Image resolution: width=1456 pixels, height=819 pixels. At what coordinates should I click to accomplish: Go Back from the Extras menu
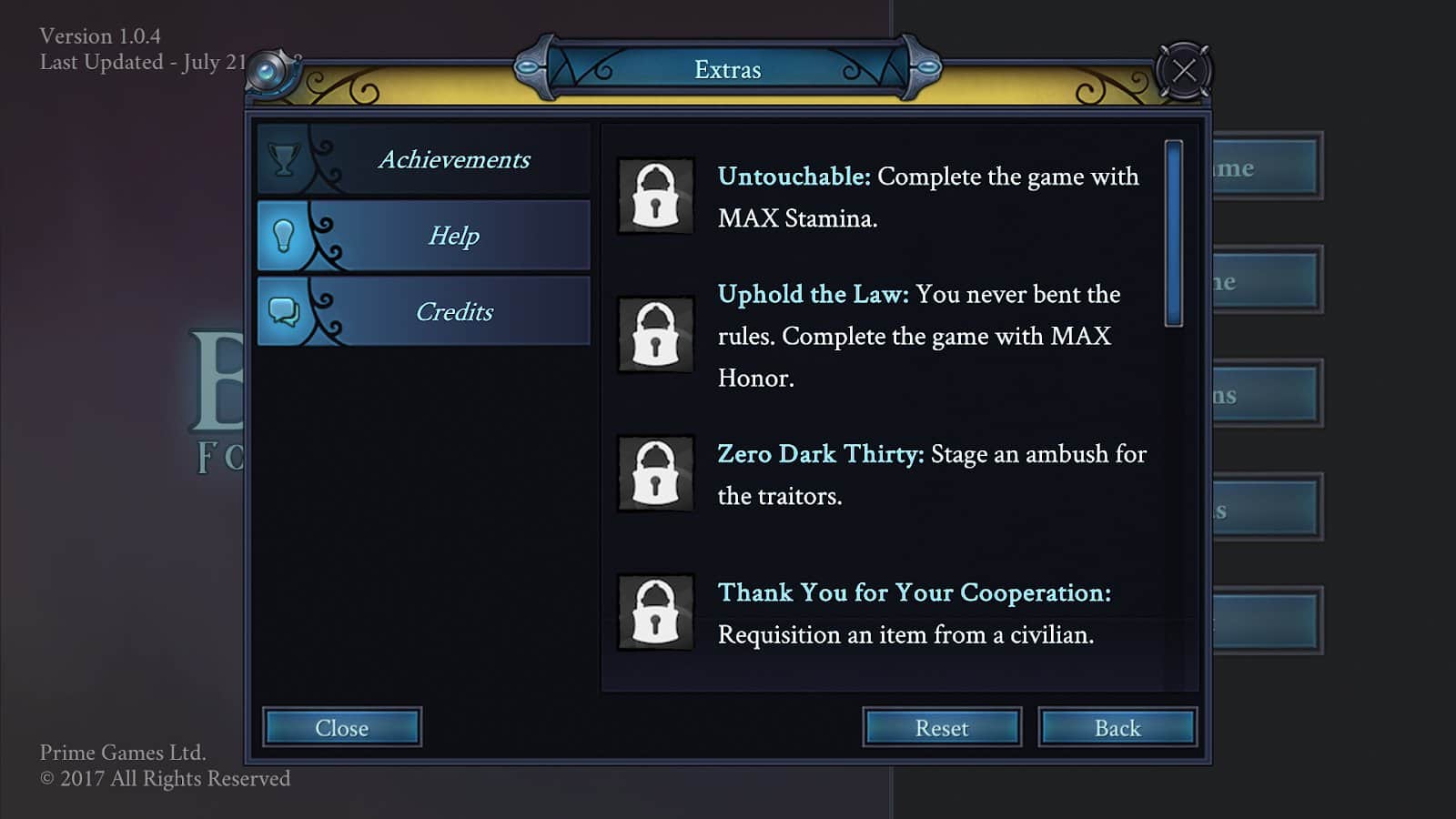1117,727
